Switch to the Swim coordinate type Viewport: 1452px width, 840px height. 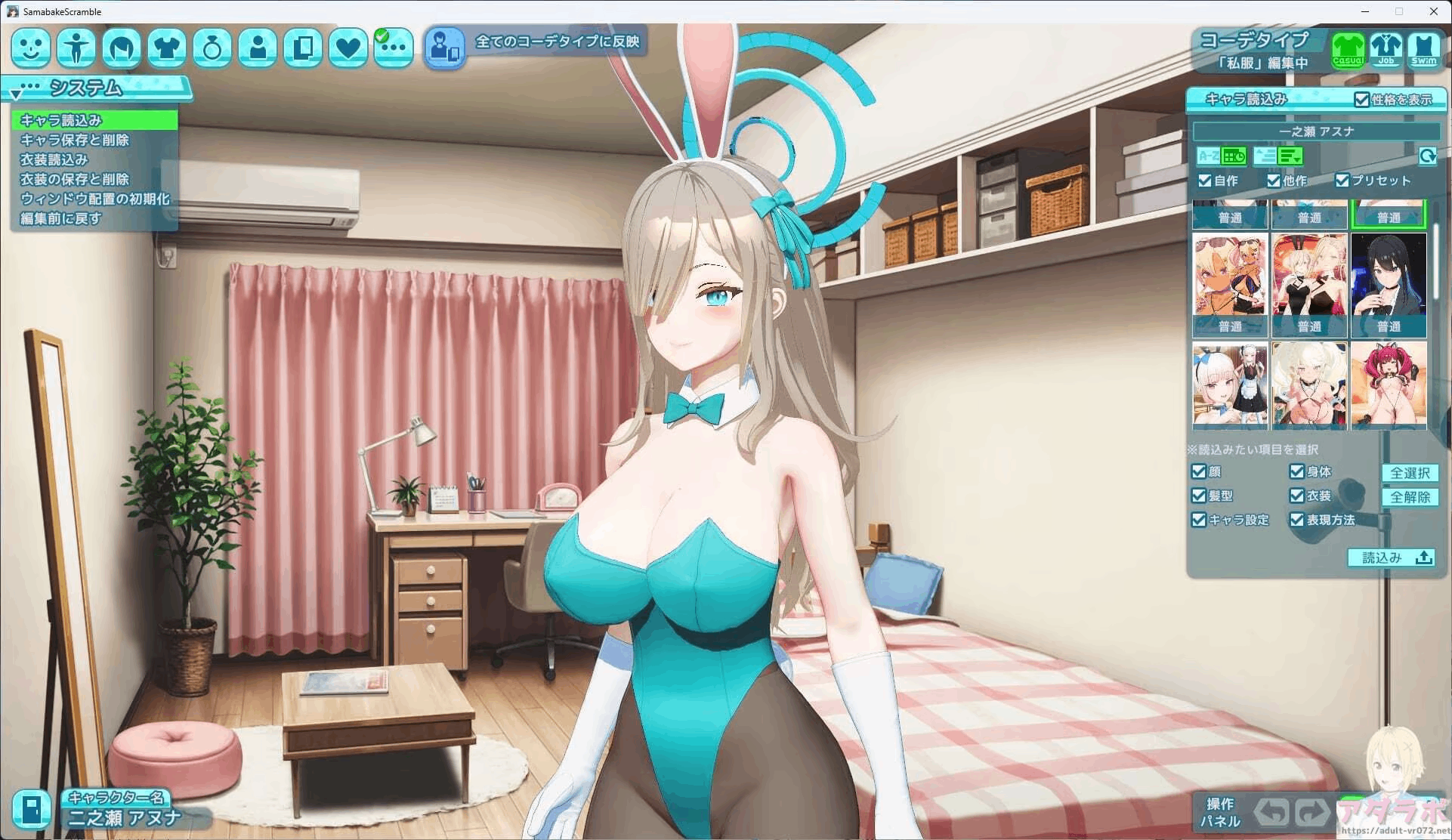click(x=1423, y=50)
